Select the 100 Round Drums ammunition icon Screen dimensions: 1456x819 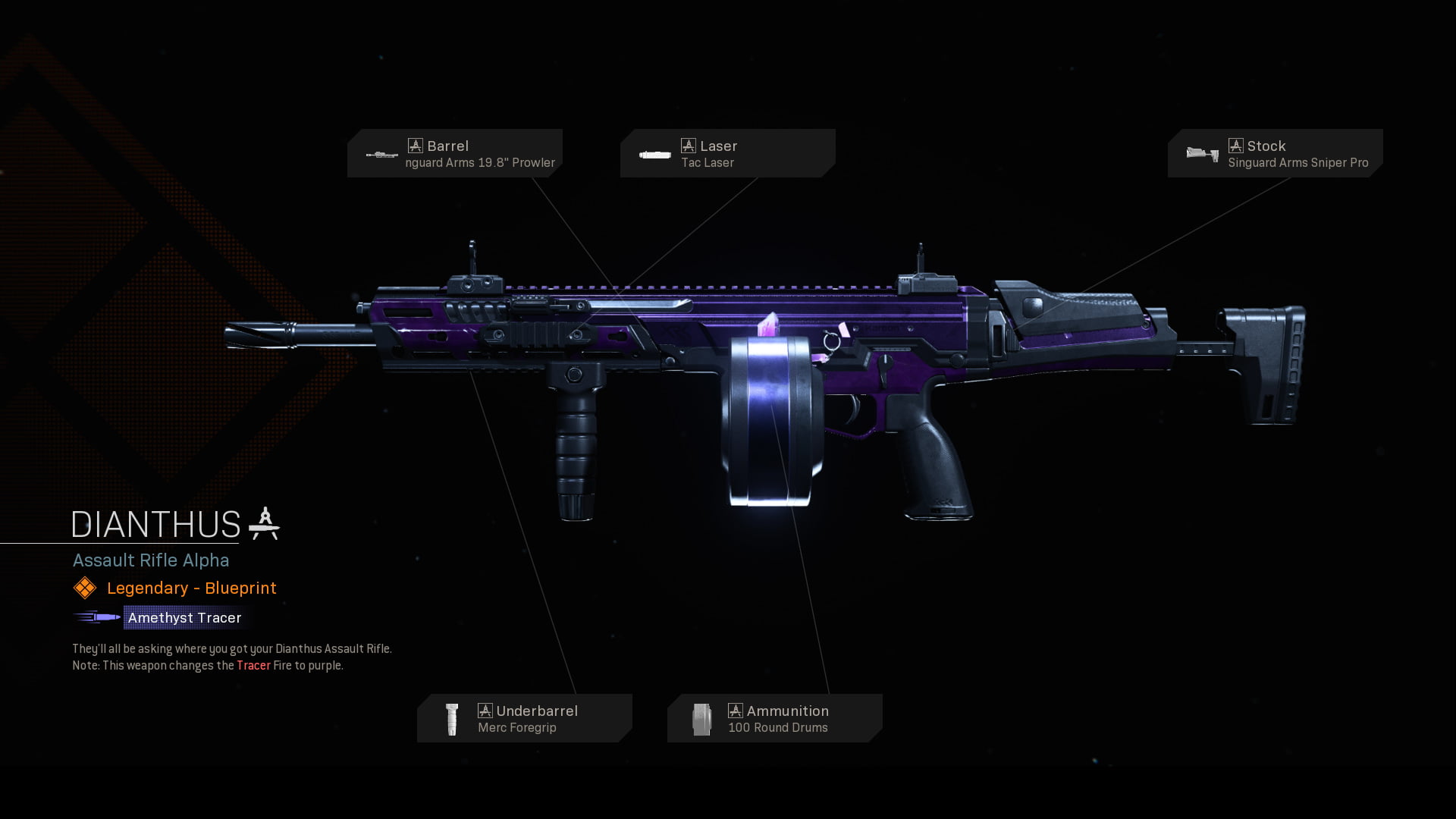coord(703,717)
